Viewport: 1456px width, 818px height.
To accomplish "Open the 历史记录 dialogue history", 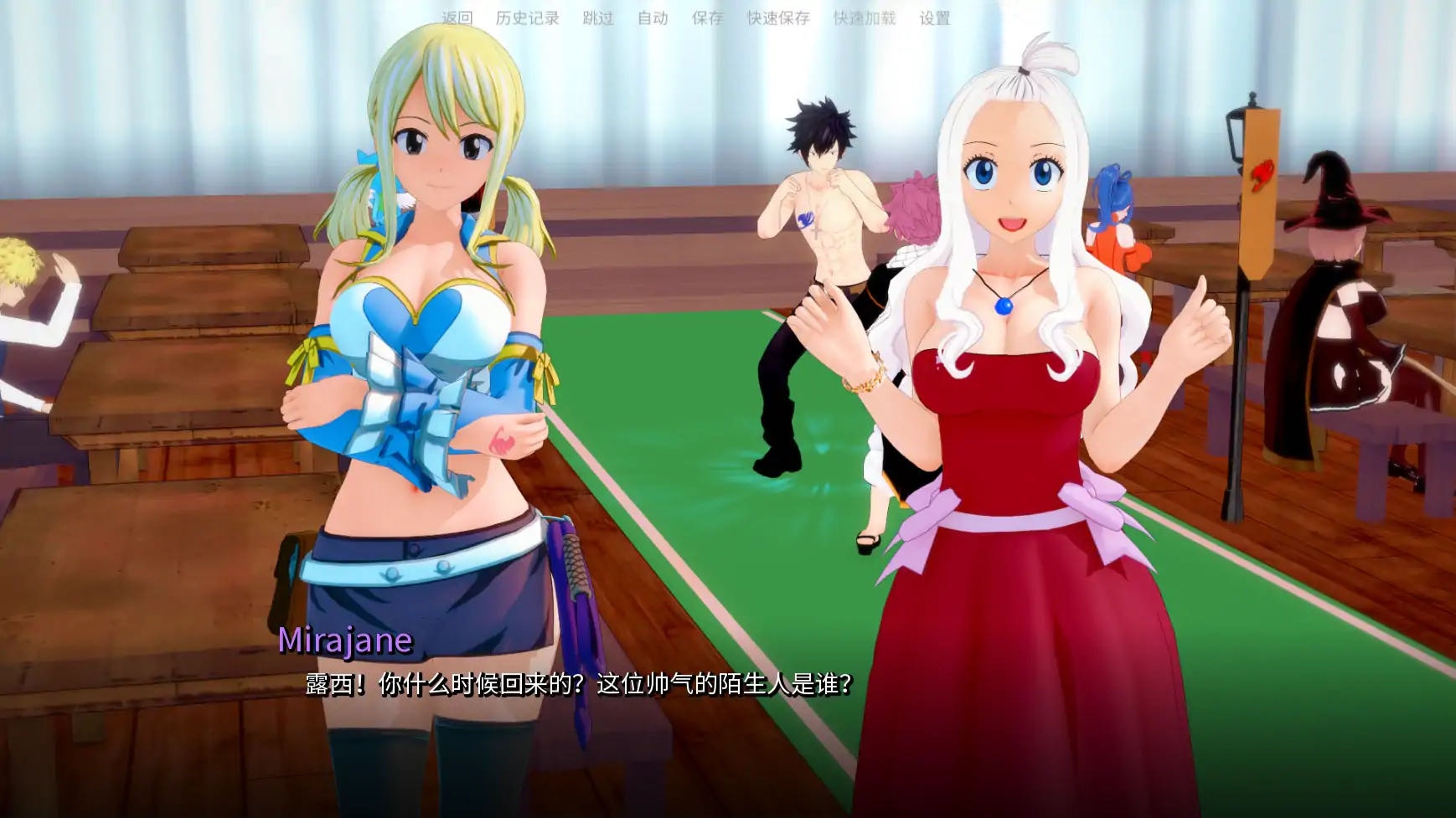I will [x=527, y=18].
